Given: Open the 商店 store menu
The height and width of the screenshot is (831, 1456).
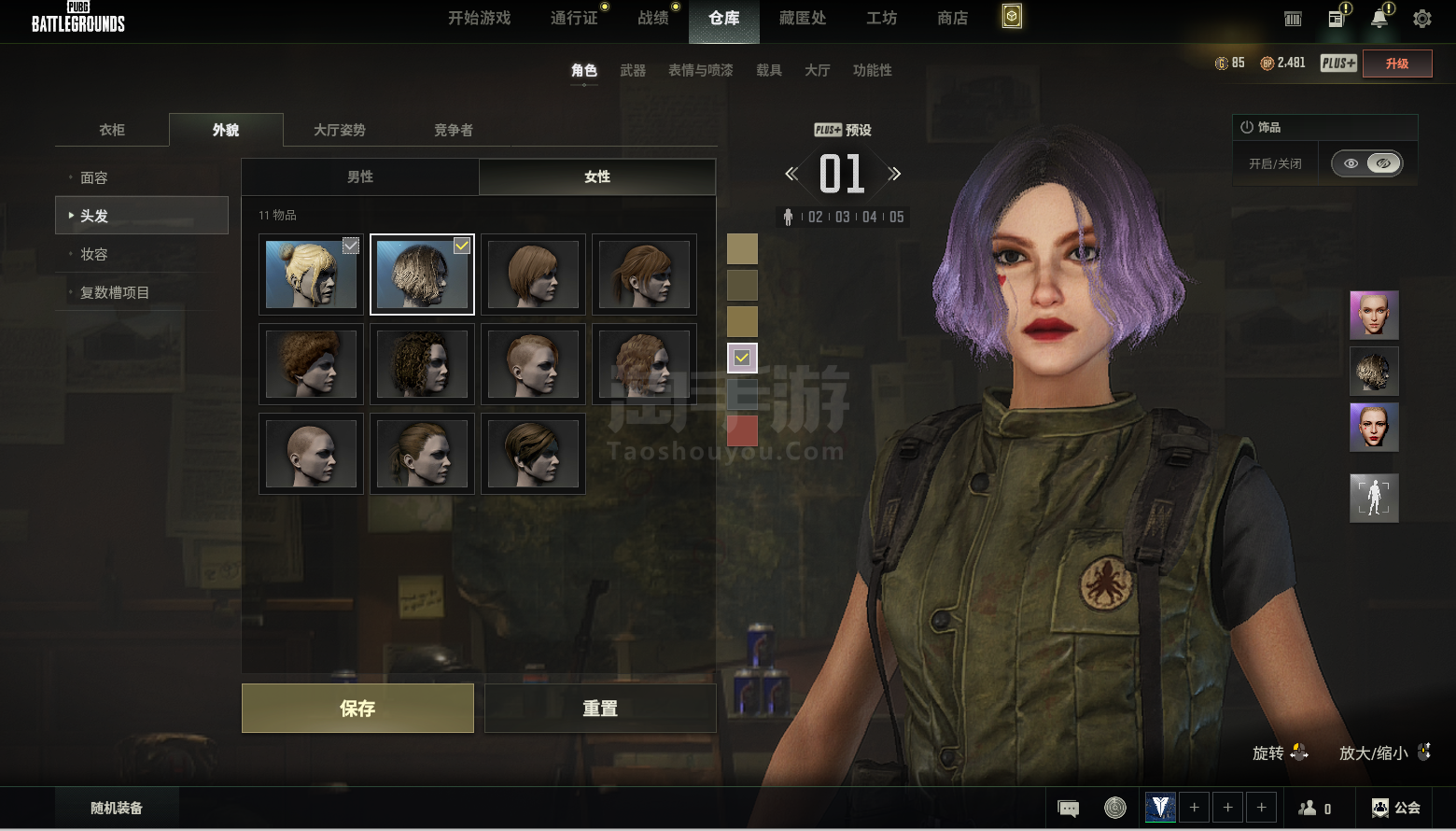Looking at the screenshot, I should [952, 18].
